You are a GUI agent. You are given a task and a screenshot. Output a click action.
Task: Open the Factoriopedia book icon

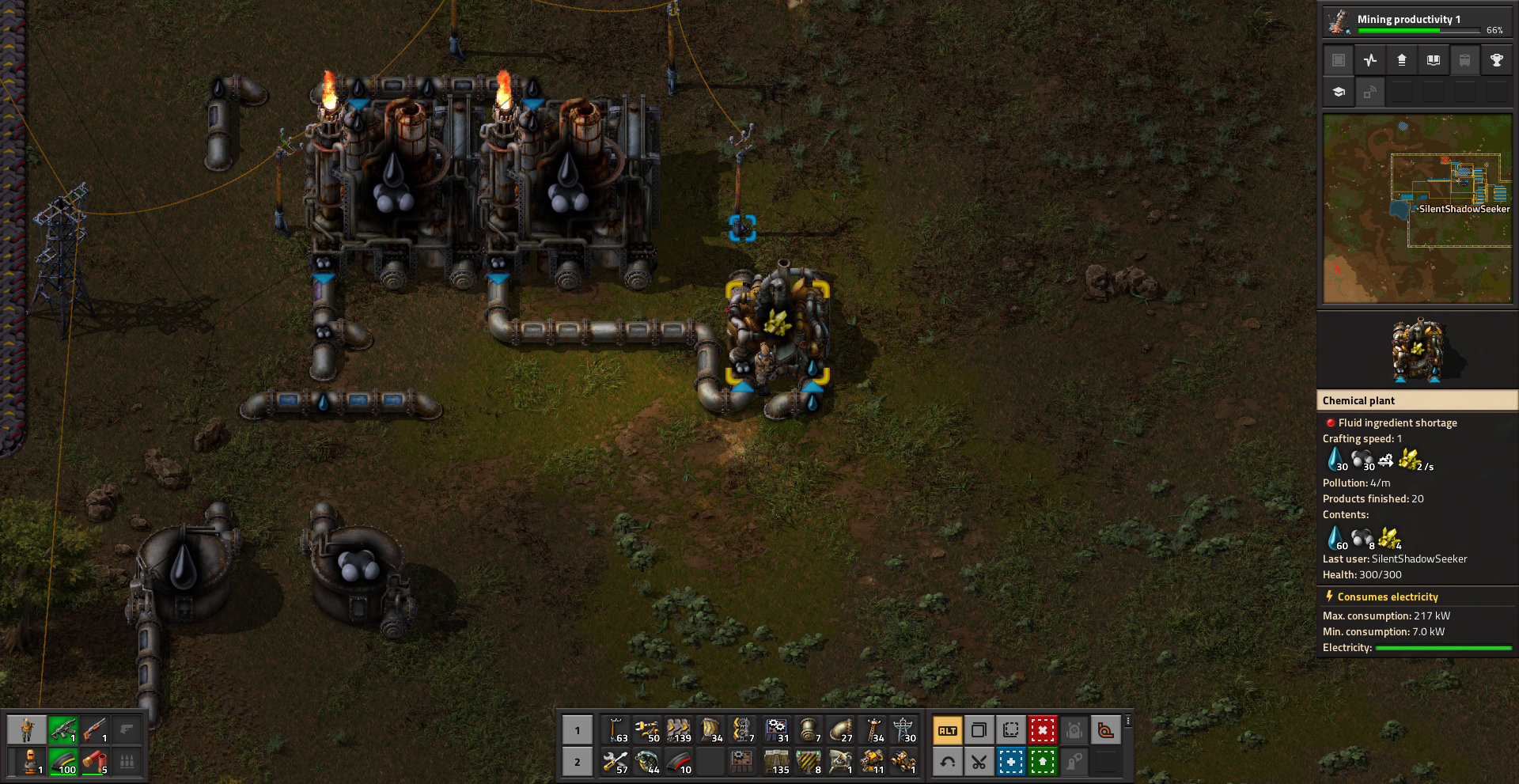1434,60
